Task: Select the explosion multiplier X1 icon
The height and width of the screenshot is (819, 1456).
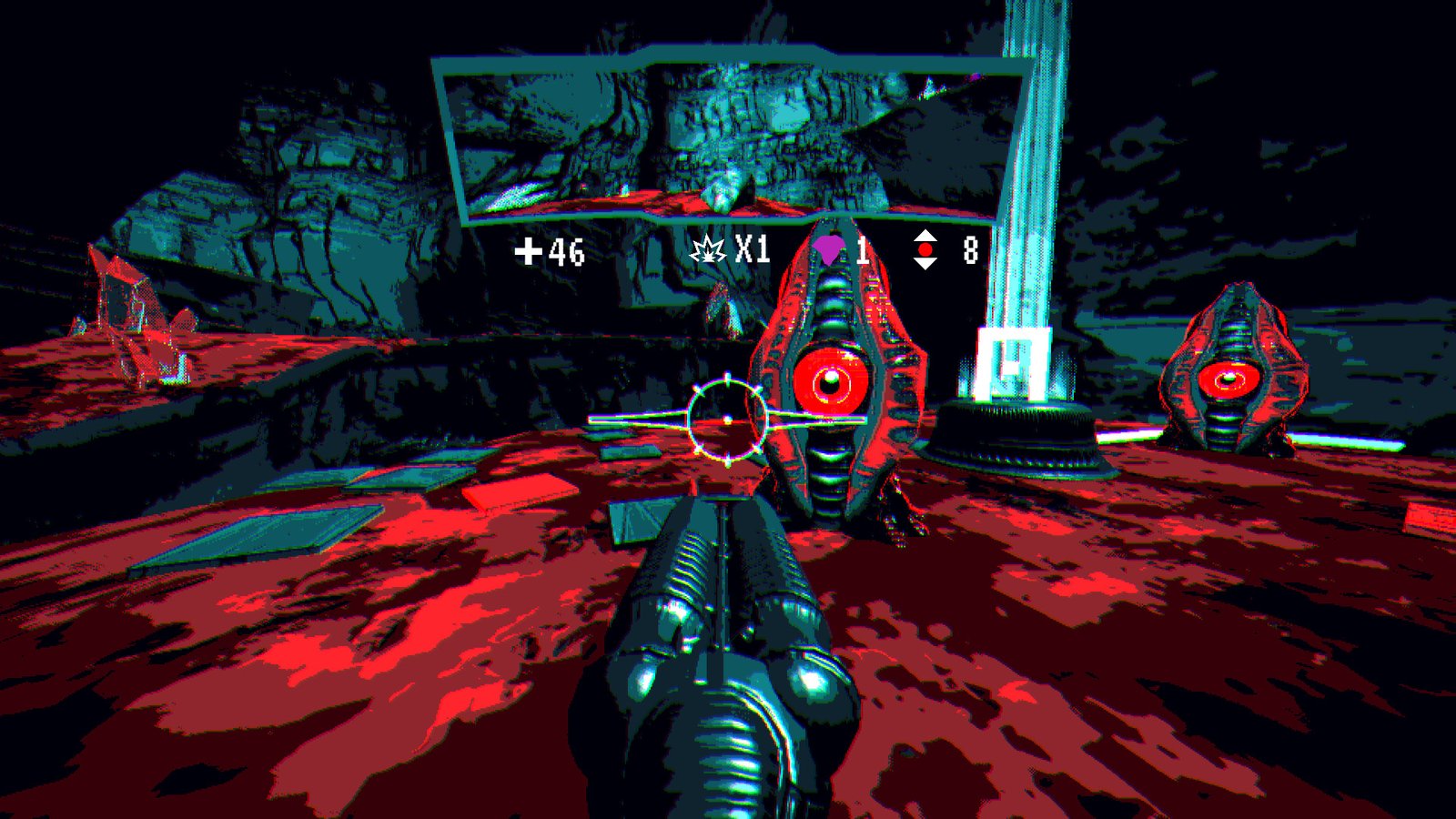Action: tap(709, 249)
